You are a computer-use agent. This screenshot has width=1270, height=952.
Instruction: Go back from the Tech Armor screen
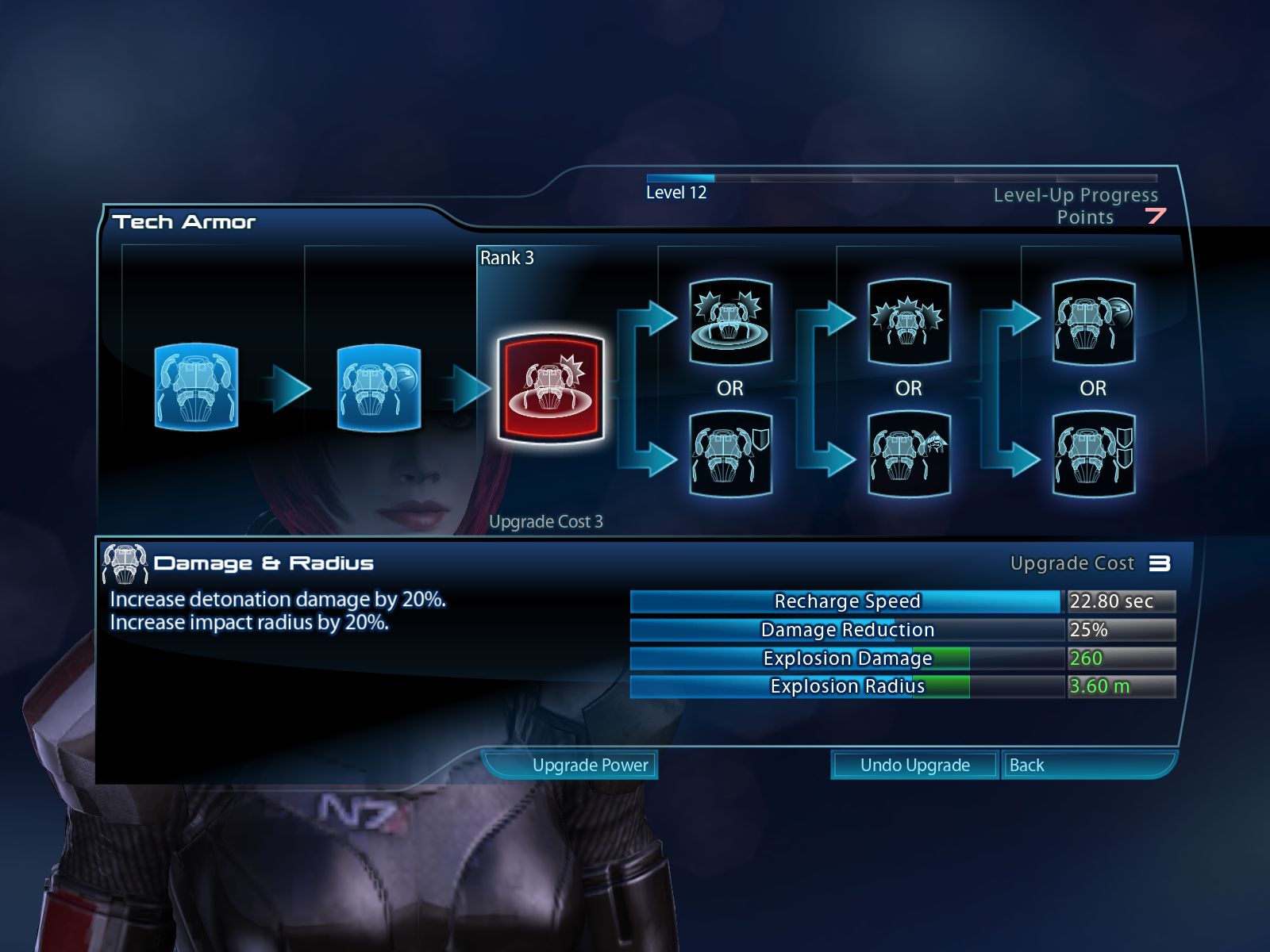[x=1086, y=765]
